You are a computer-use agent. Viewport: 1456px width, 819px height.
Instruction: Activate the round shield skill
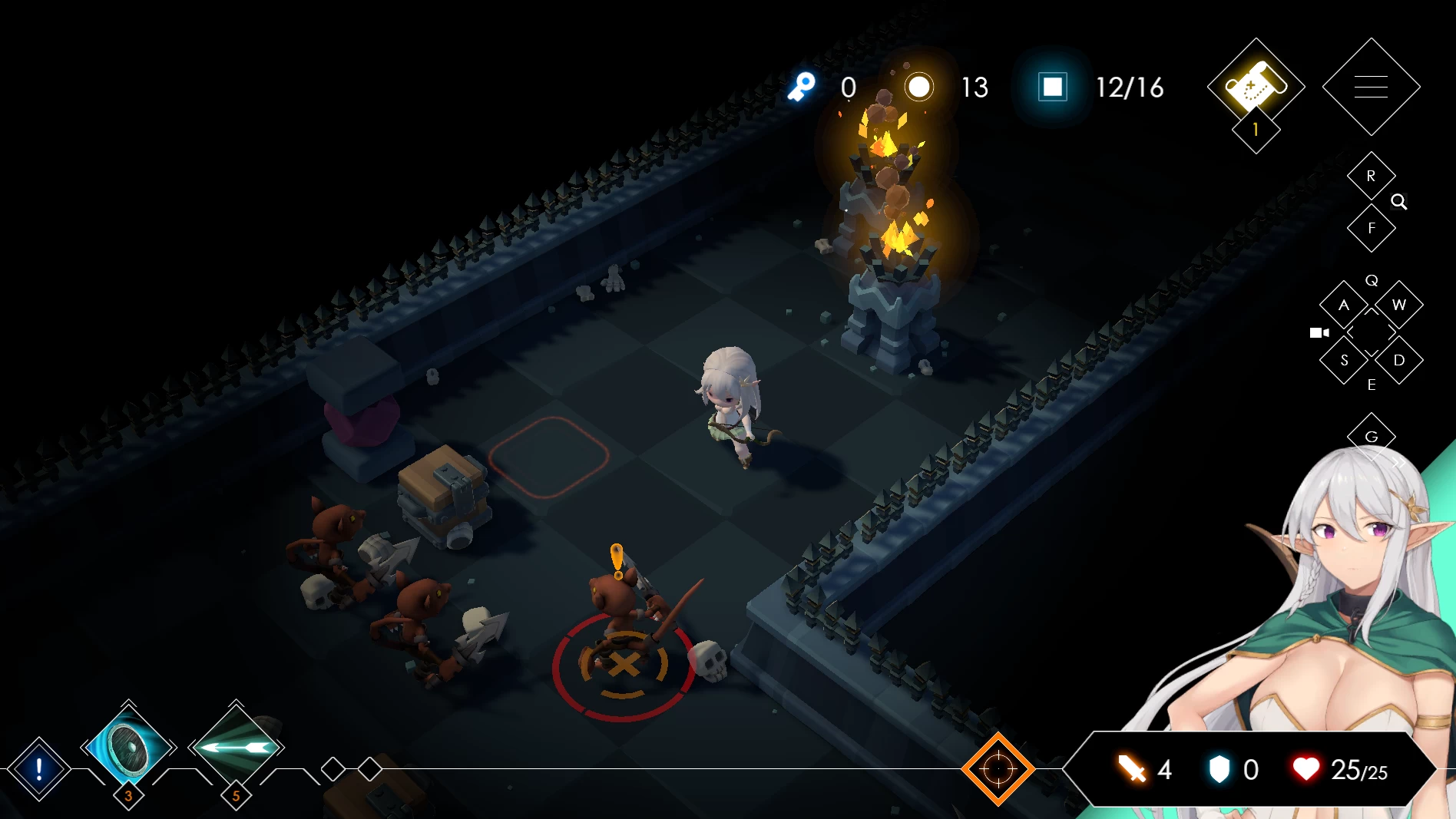click(x=128, y=747)
